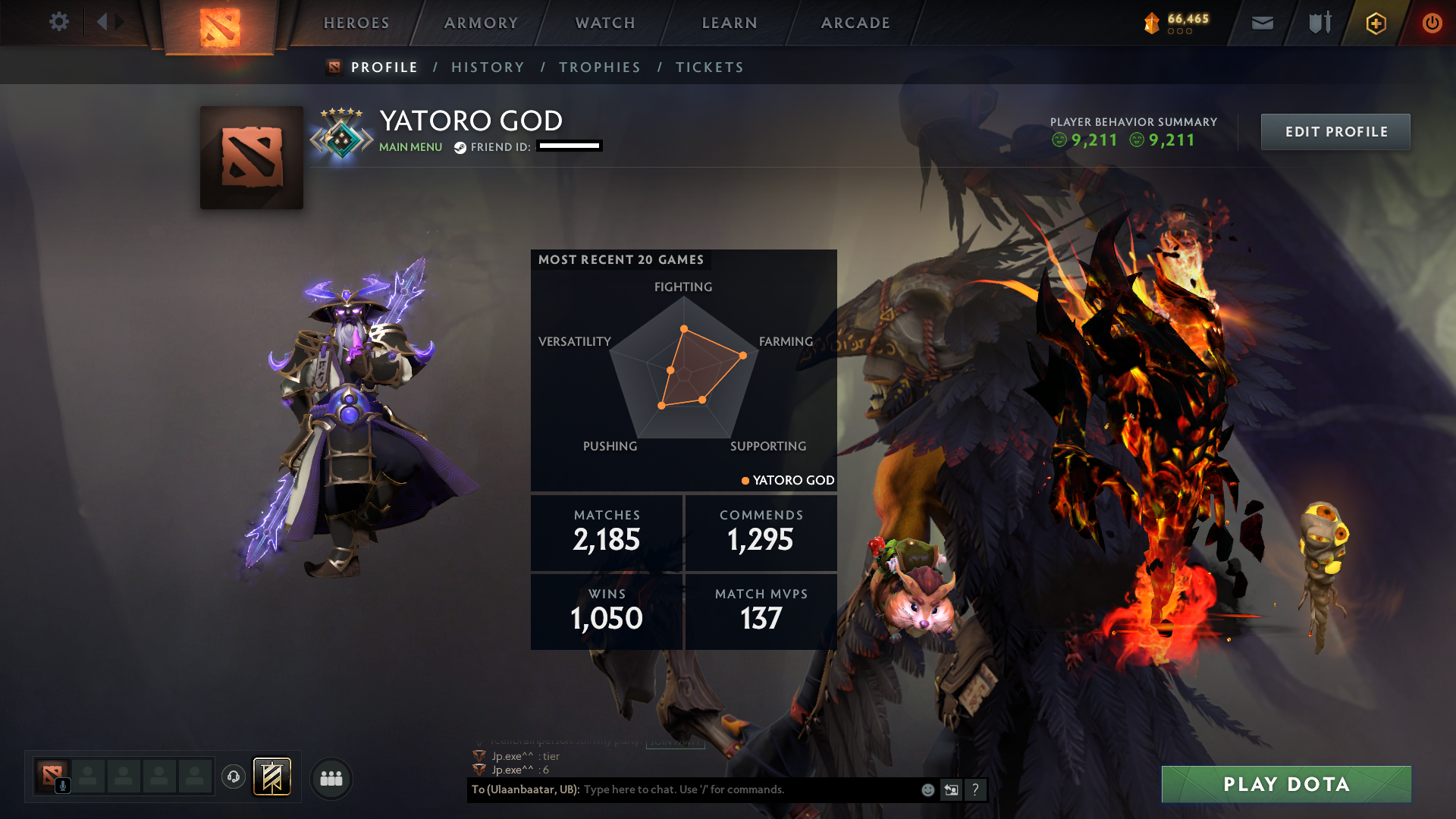
Task: Click the Battle Pass banner icon near party slots
Action: (273, 777)
